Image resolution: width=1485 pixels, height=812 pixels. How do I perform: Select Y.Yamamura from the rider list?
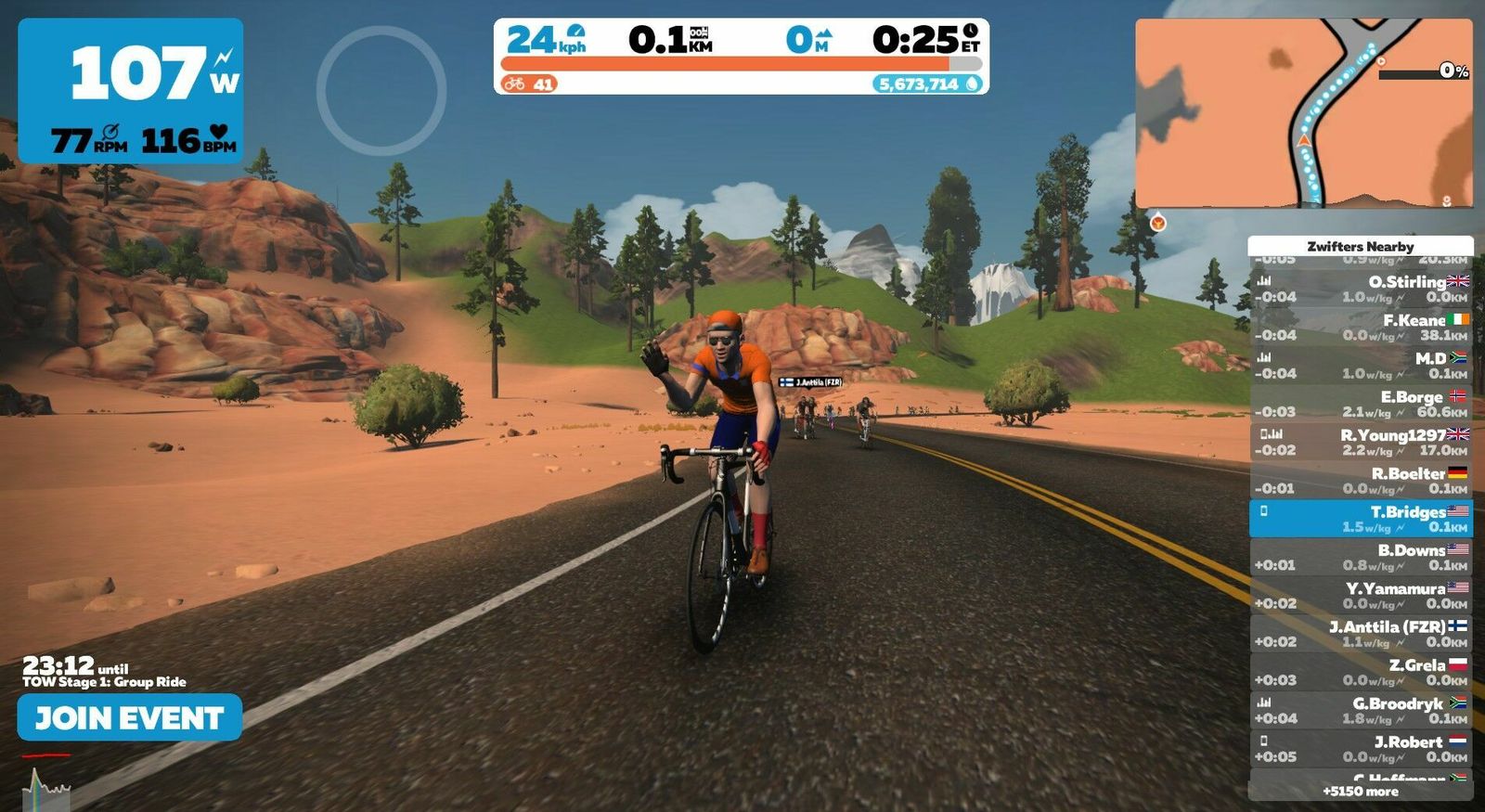[x=1360, y=596]
